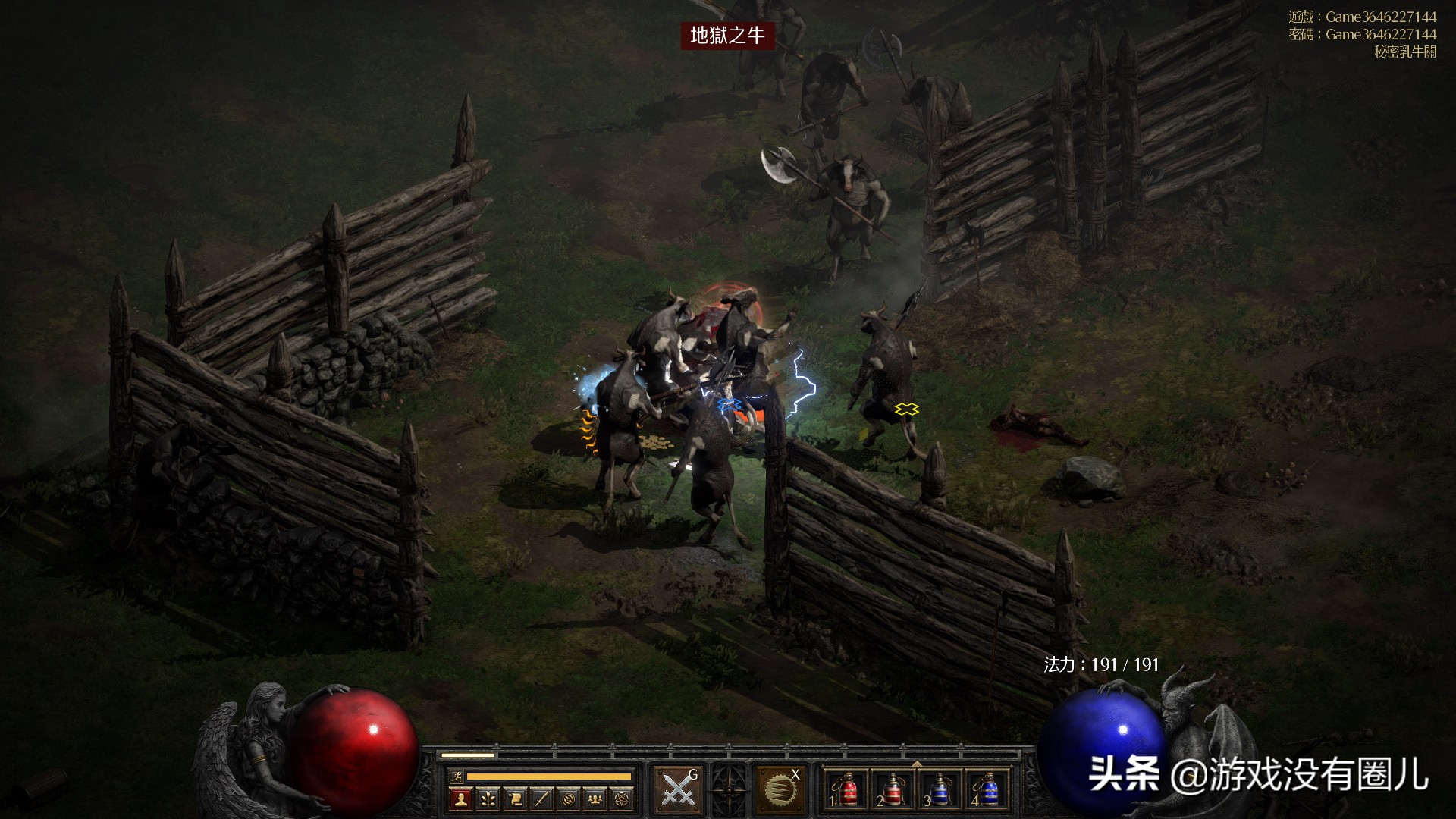This screenshot has height=819, width=1456.
Task: Open the quest log scroll icon
Action: click(x=515, y=799)
